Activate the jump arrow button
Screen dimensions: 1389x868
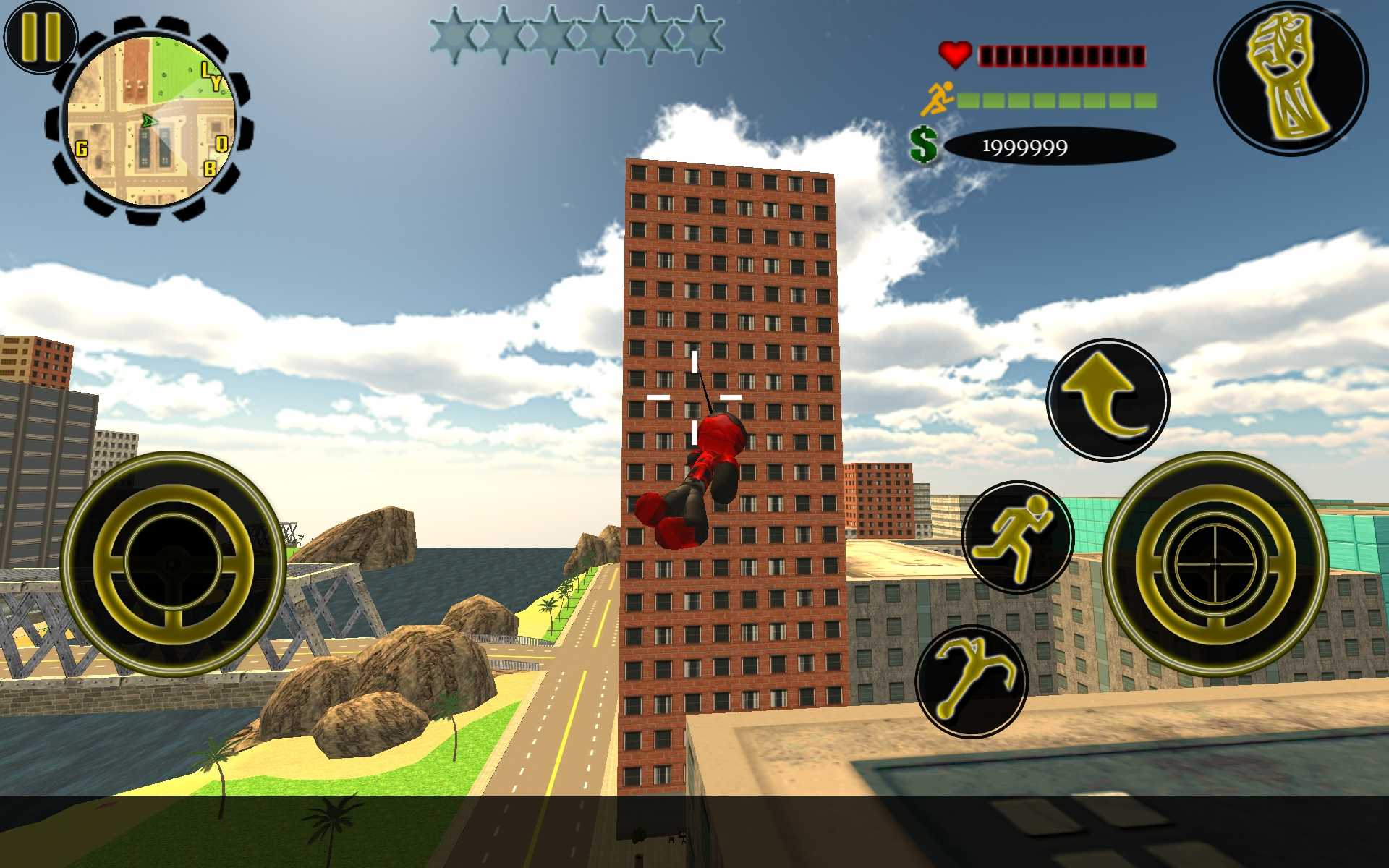click(1108, 399)
